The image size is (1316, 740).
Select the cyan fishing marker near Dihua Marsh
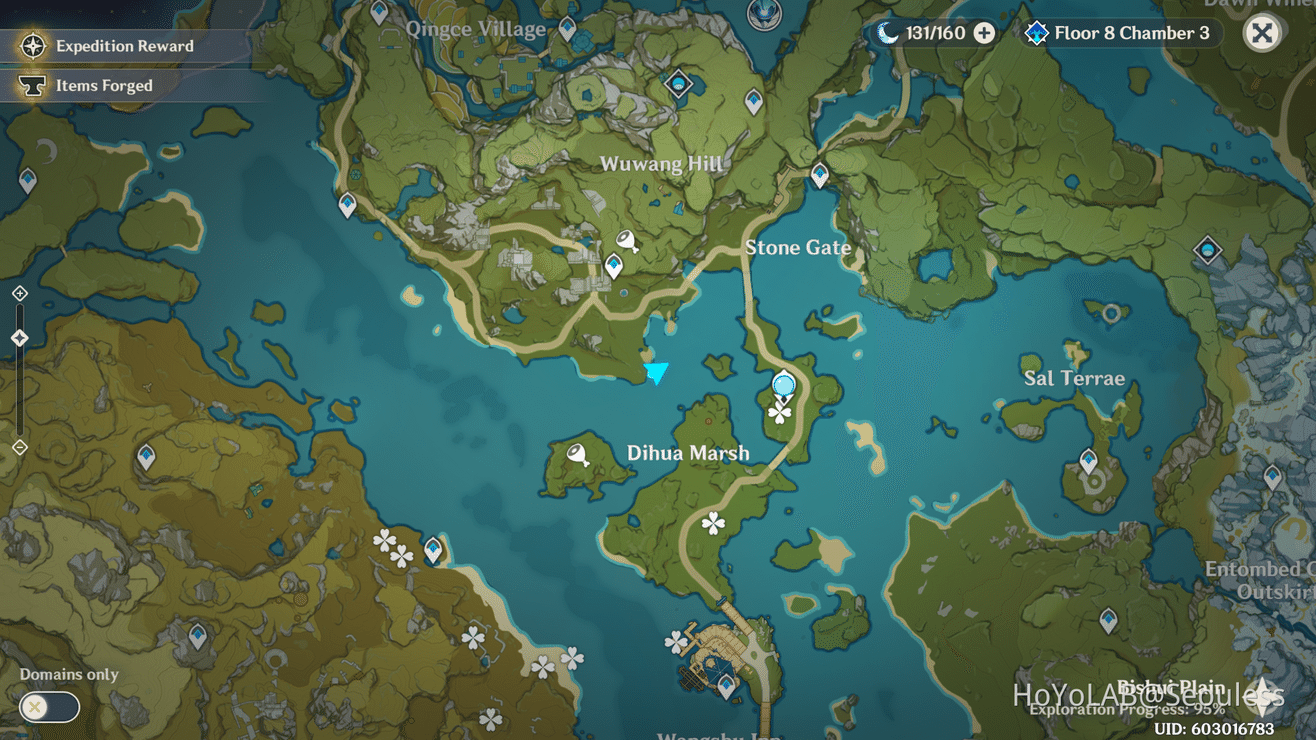(657, 372)
